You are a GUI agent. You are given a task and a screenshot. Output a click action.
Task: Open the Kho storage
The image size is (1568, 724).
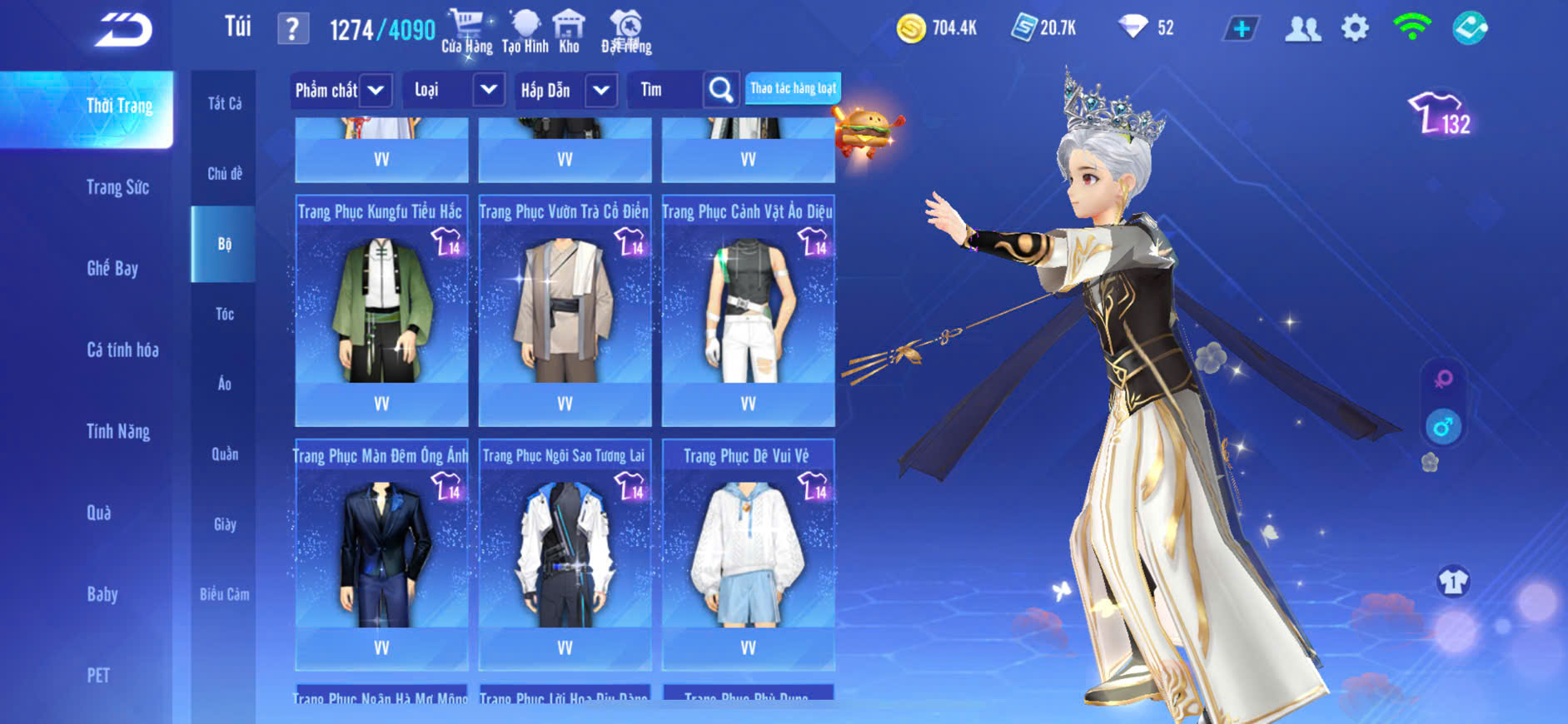(569, 32)
